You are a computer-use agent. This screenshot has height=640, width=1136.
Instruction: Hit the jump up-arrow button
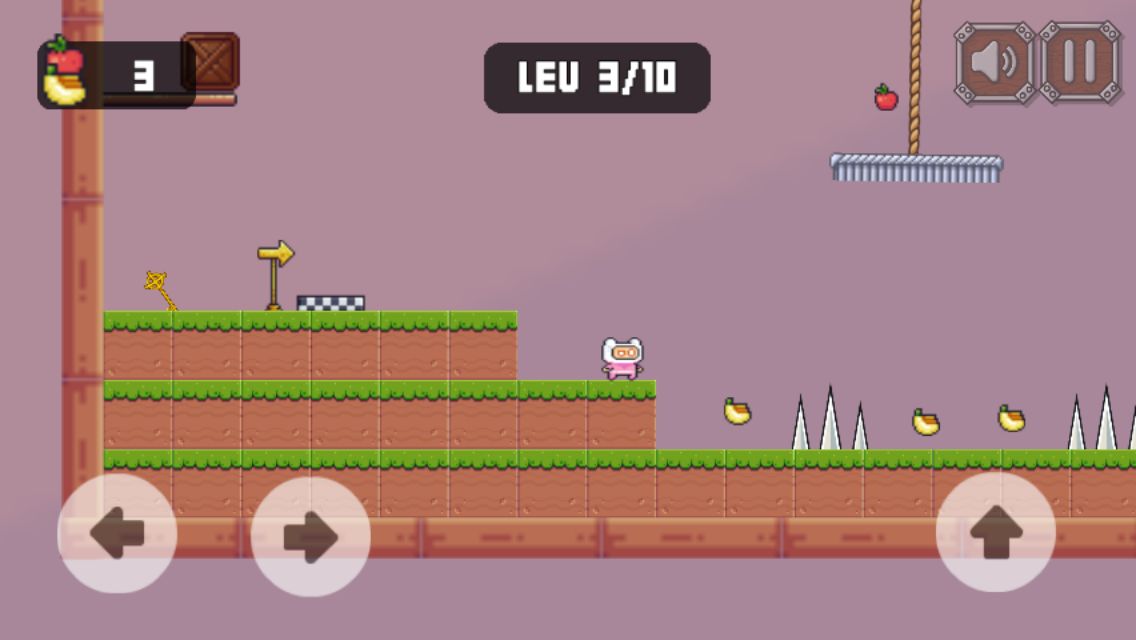(x=995, y=533)
